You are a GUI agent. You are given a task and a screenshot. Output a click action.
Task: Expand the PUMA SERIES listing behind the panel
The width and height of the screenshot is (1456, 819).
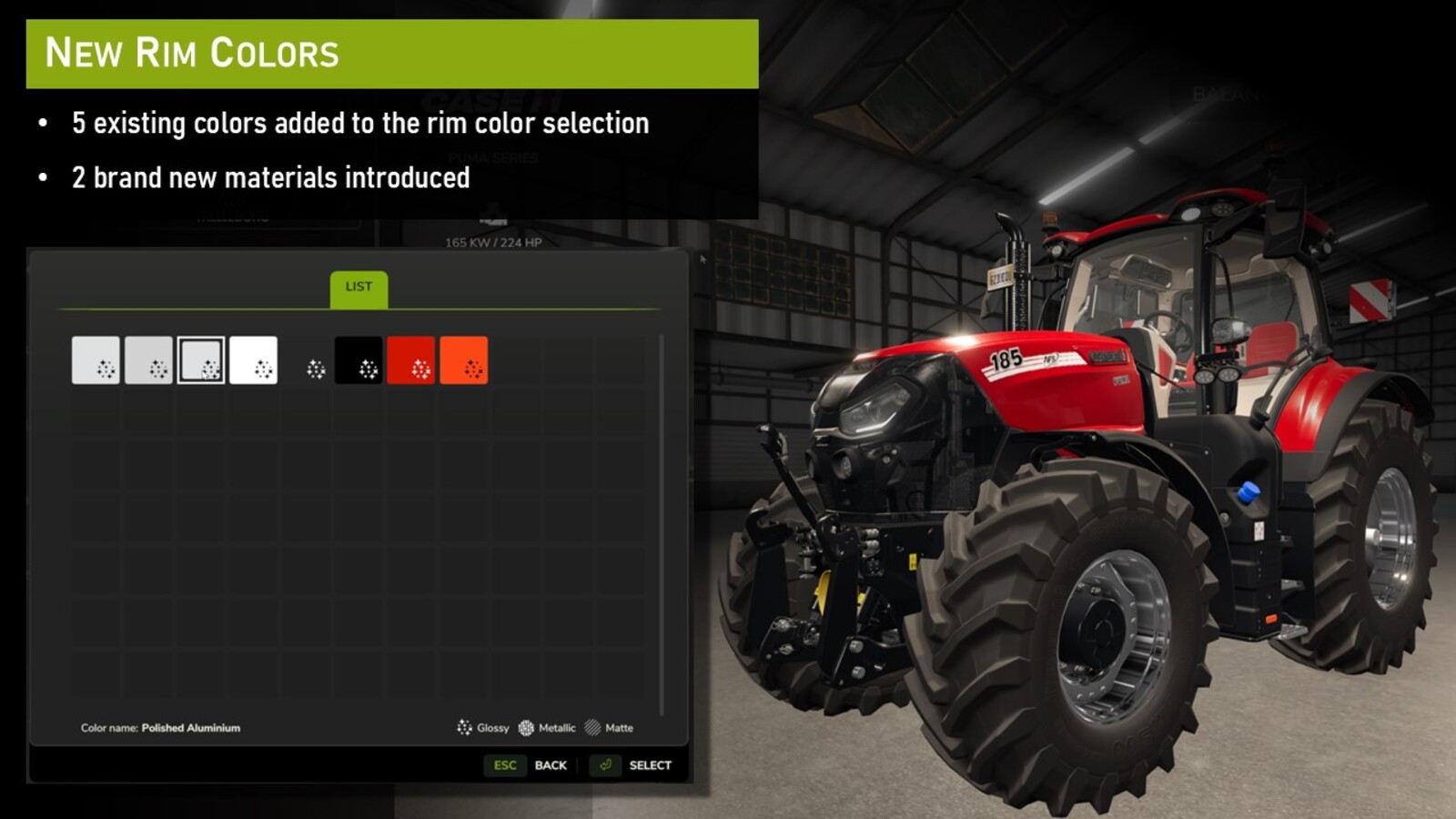tap(491, 157)
